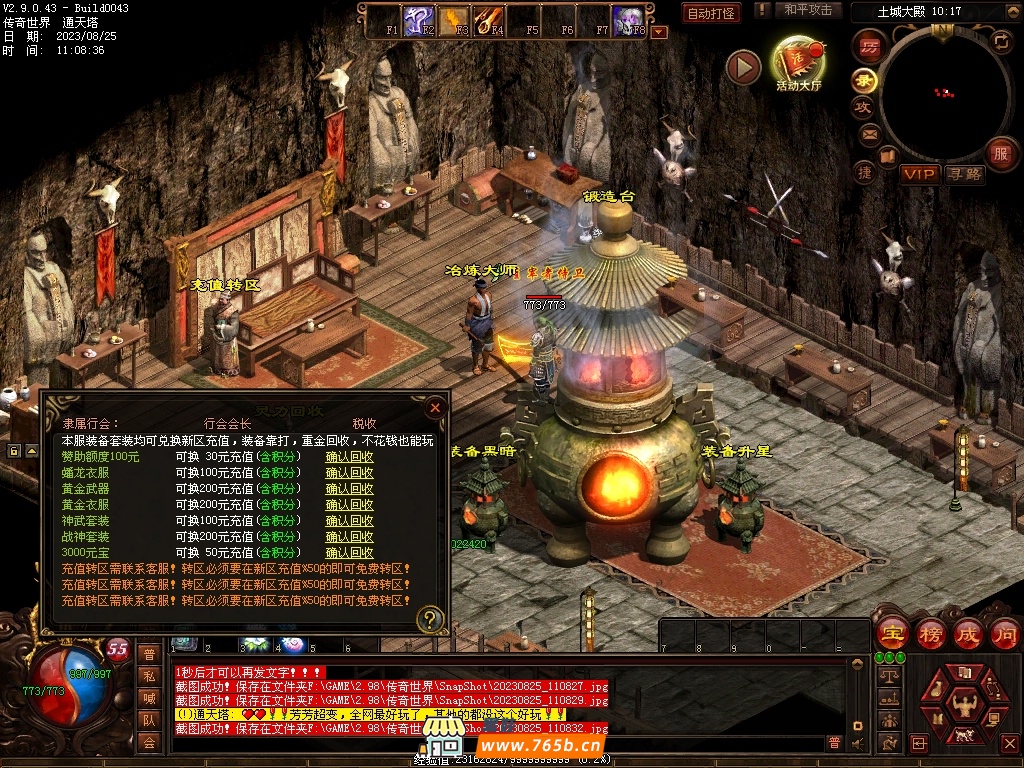Close the 灵力回收 dialog window
Screen dimensions: 1024x768
pos(435,408)
